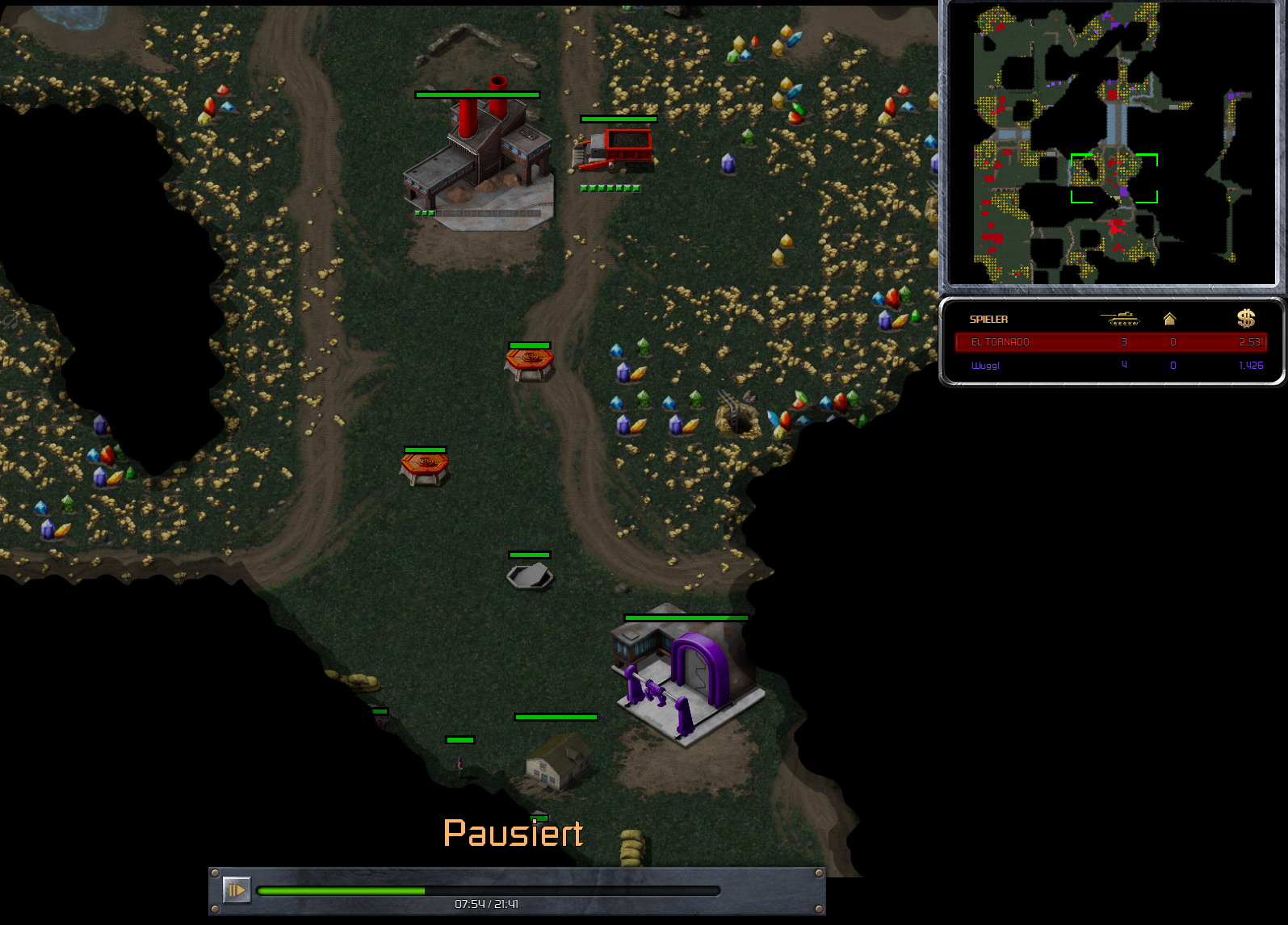1288x925 pixels.
Task: Select the EL TORNADO player row
Action: (1110, 342)
